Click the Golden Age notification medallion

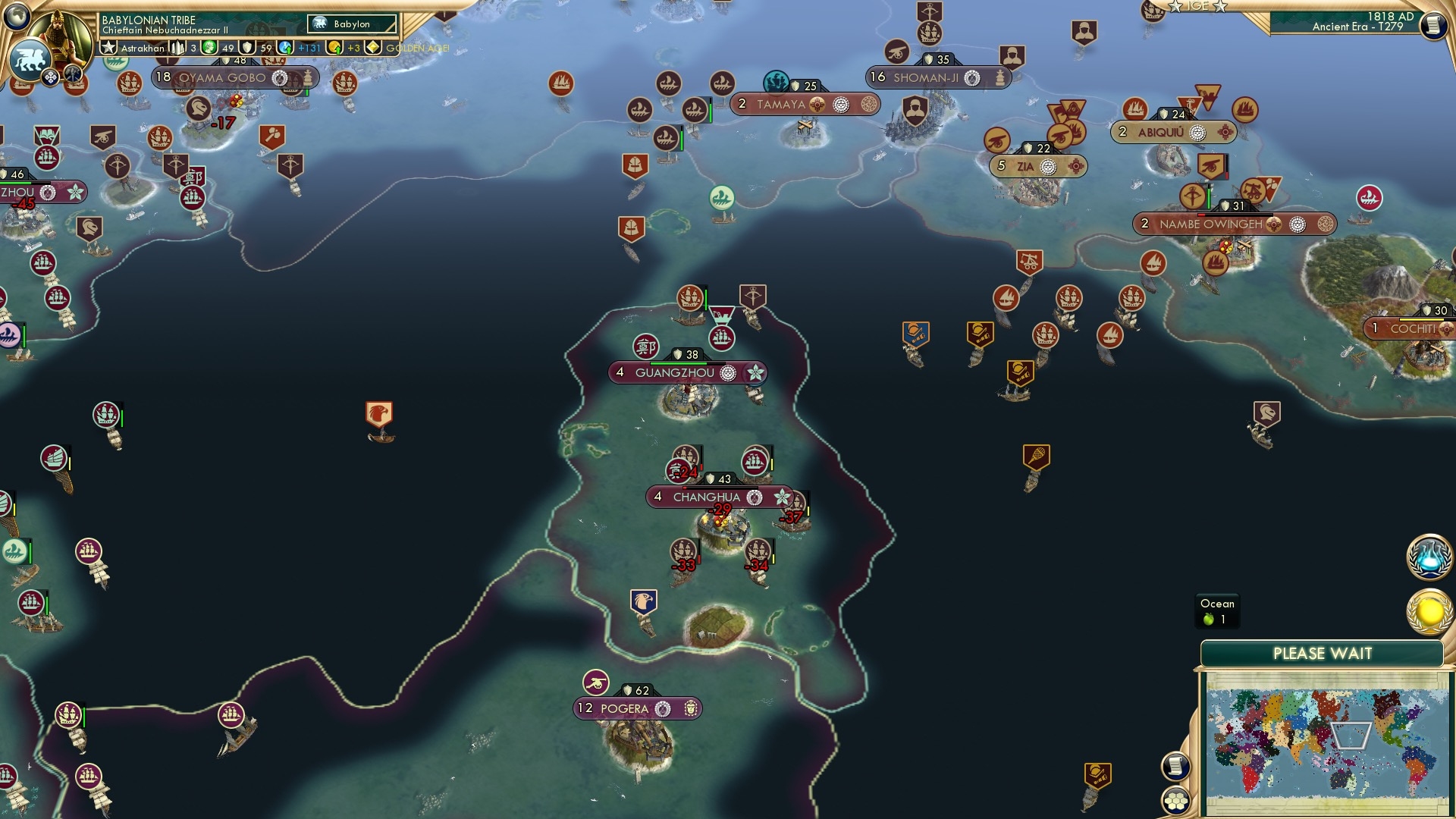click(x=1429, y=610)
